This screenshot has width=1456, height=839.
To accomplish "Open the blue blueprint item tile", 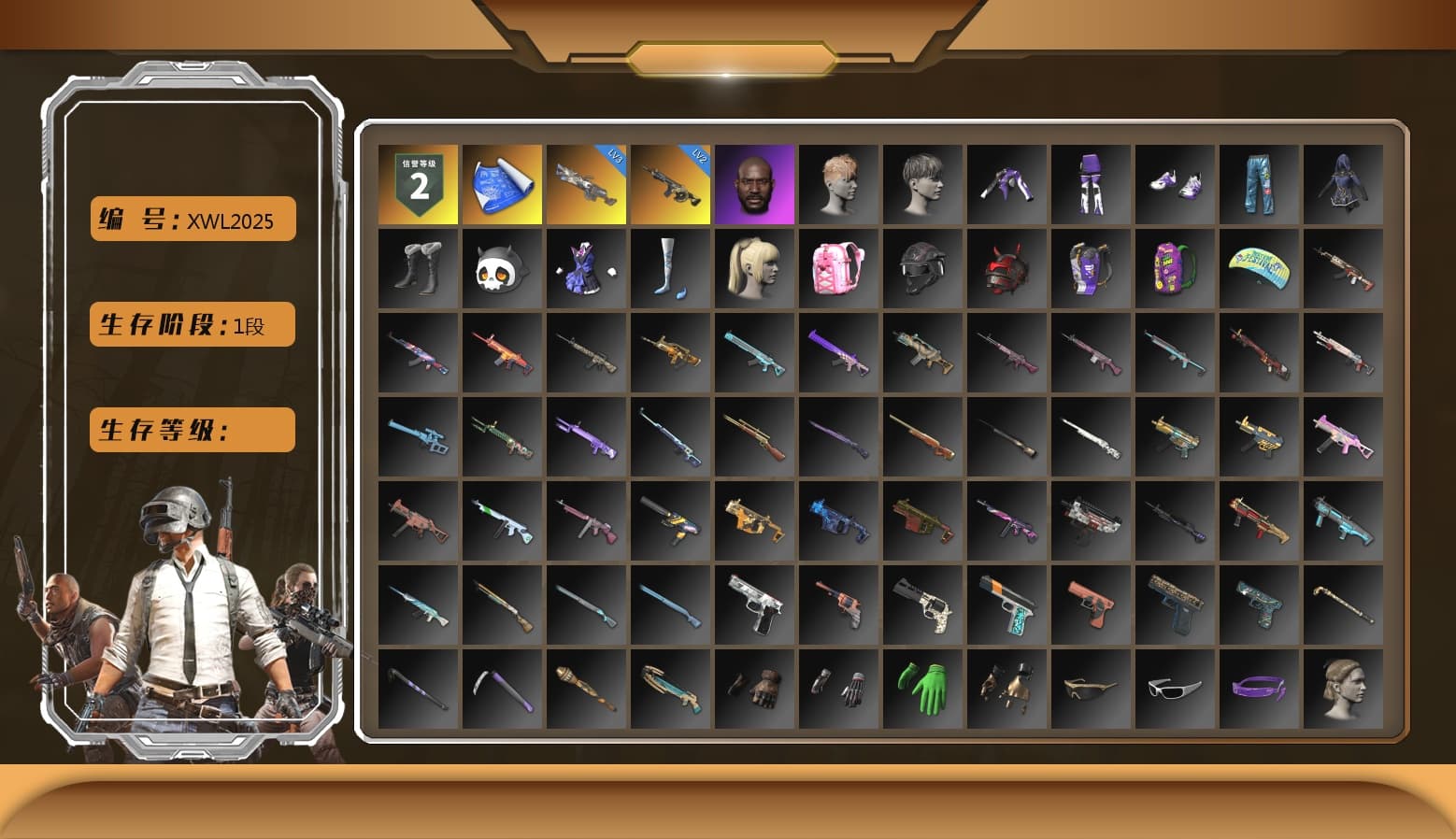I will [x=502, y=184].
